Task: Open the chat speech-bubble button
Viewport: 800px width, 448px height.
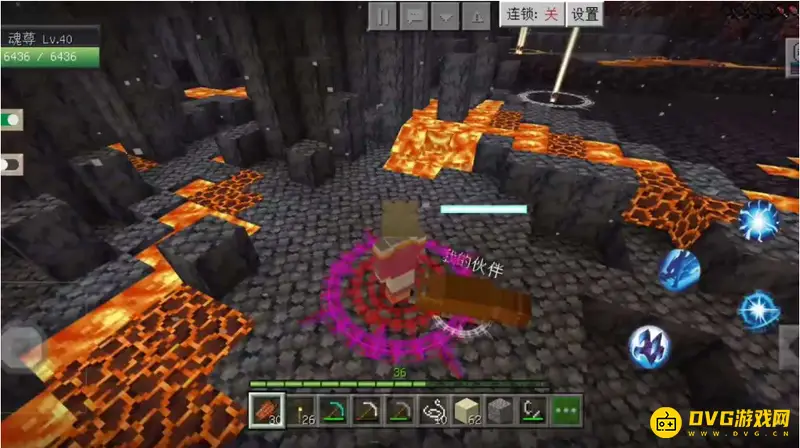Action: pos(414,15)
